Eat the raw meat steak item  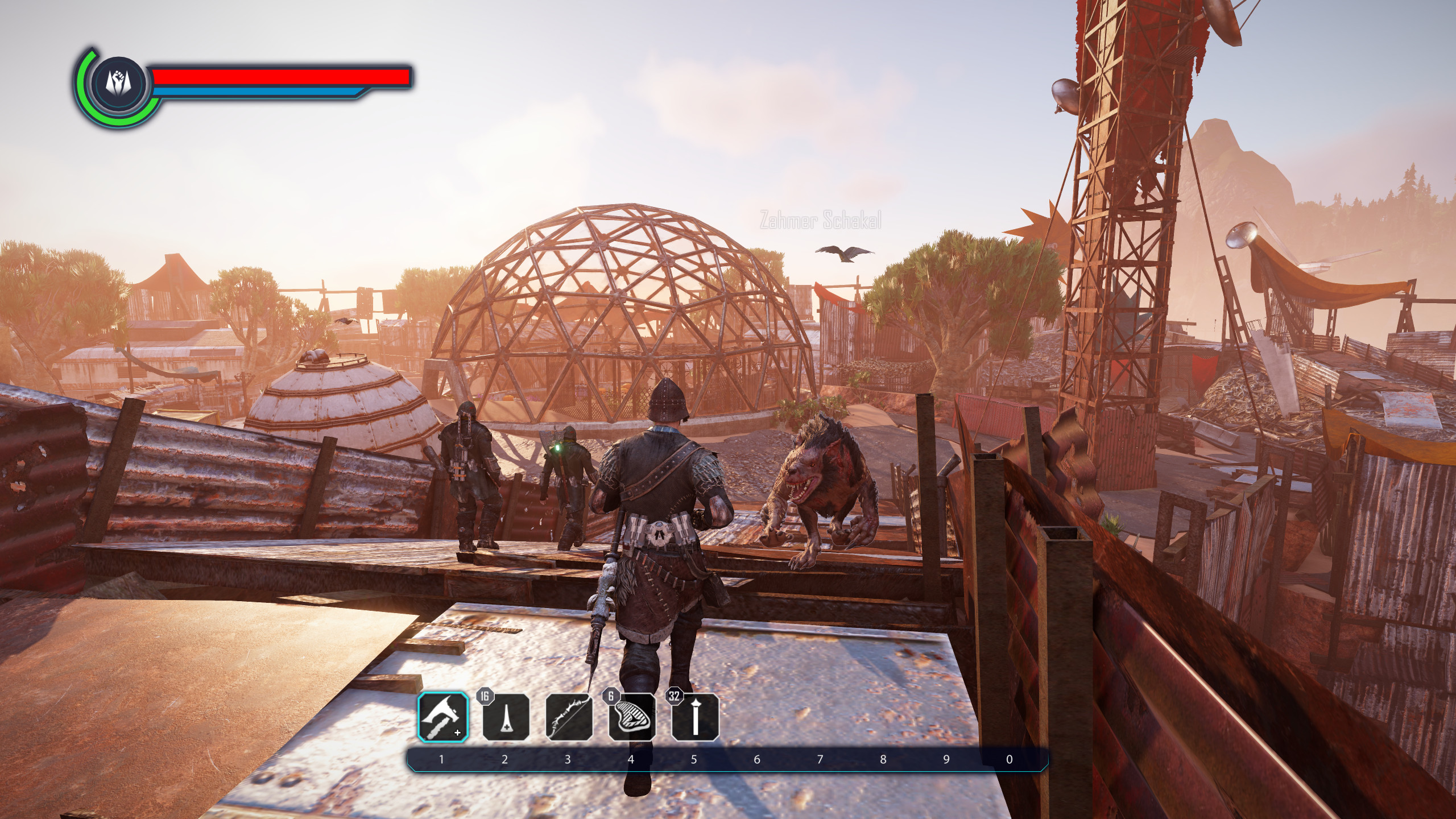pyautogui.click(x=632, y=717)
